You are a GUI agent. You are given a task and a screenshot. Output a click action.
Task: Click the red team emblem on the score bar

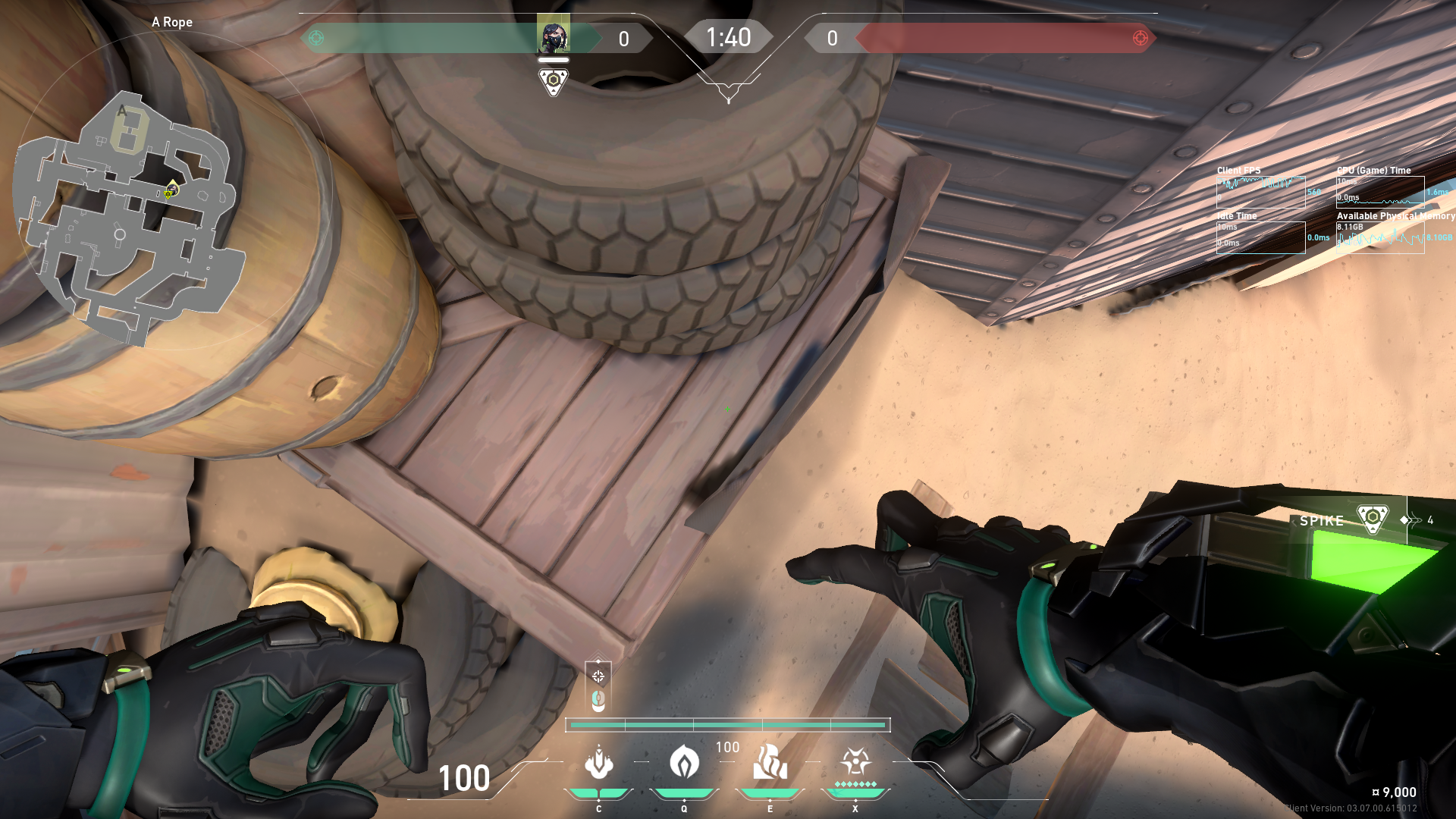[x=1140, y=38]
